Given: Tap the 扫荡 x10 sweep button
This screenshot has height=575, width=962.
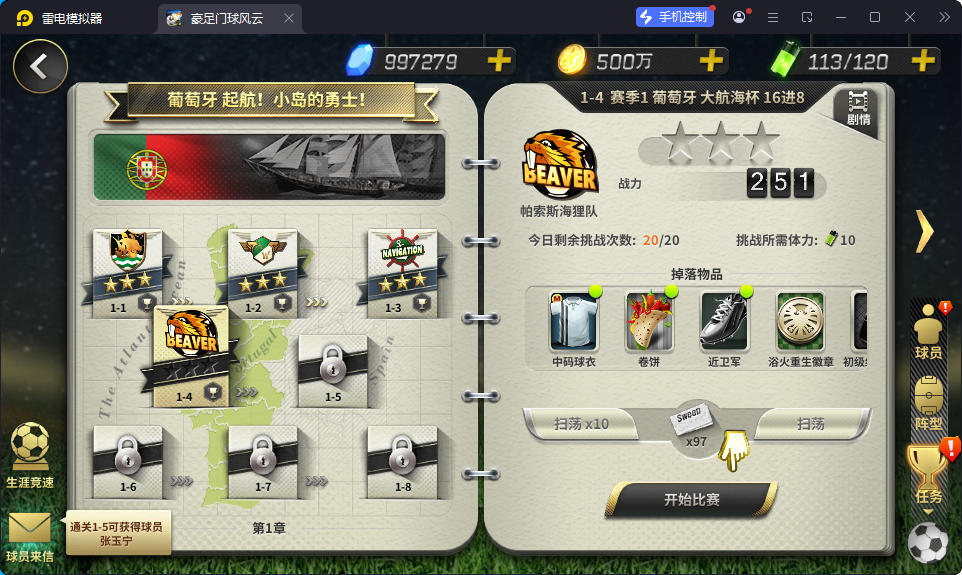Looking at the screenshot, I should point(581,424).
